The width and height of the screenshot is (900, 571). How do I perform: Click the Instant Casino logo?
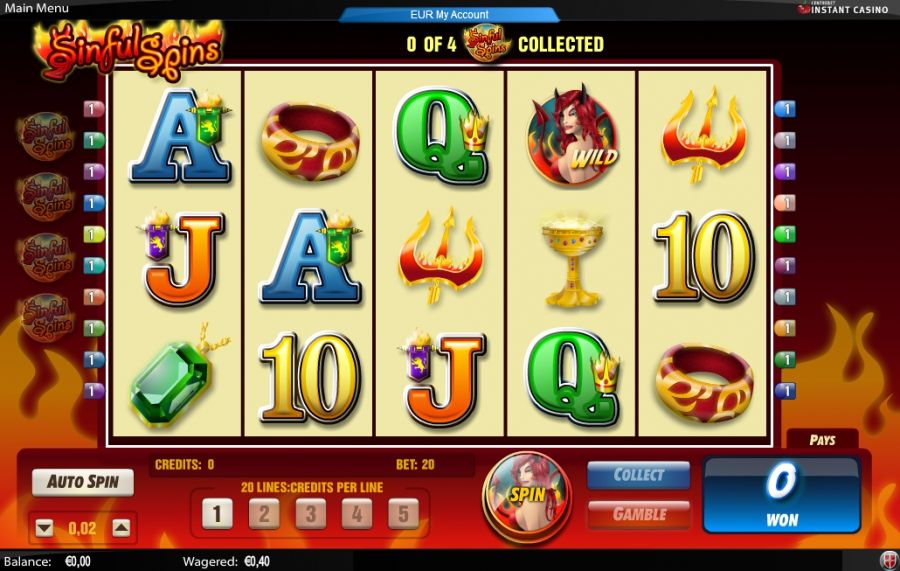(848, 8)
